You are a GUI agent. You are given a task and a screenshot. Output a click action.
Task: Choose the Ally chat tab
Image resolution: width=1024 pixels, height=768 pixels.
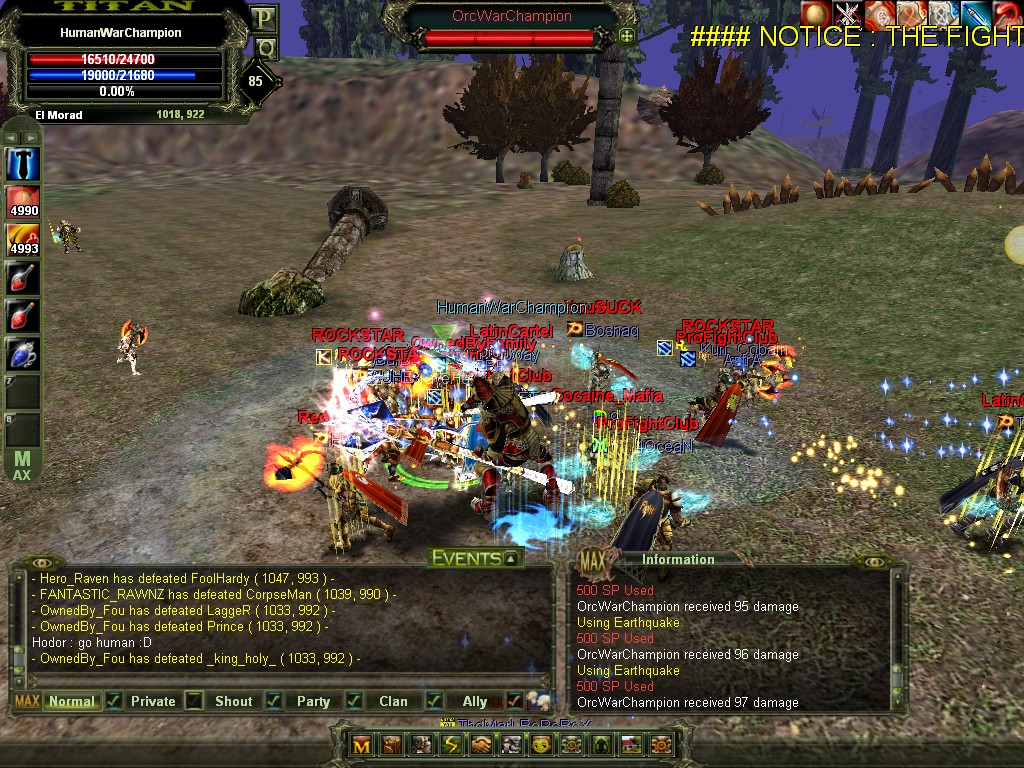[x=474, y=701]
